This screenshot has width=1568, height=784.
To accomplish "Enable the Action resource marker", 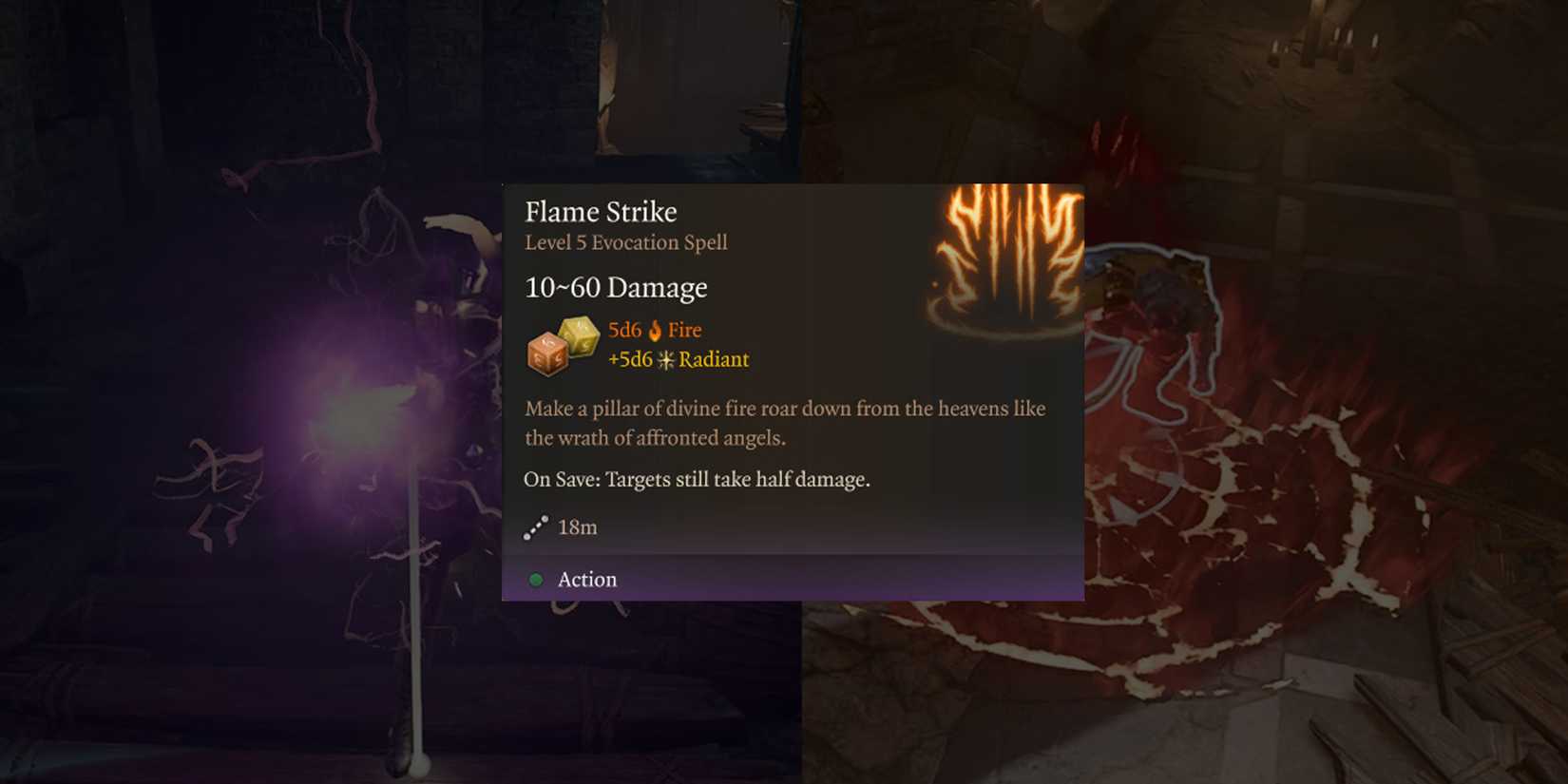I will 535,579.
